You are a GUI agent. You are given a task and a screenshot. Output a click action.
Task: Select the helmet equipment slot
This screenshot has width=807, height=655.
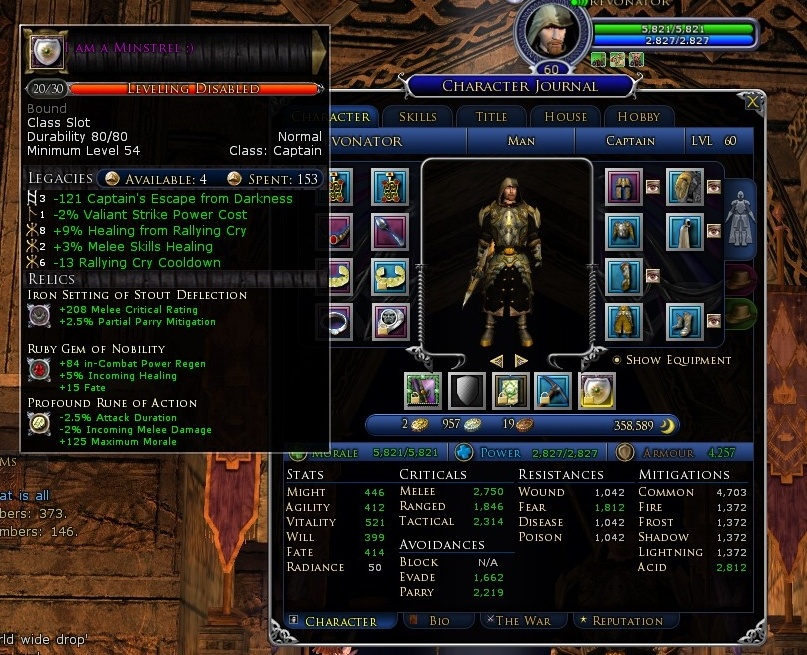click(624, 186)
